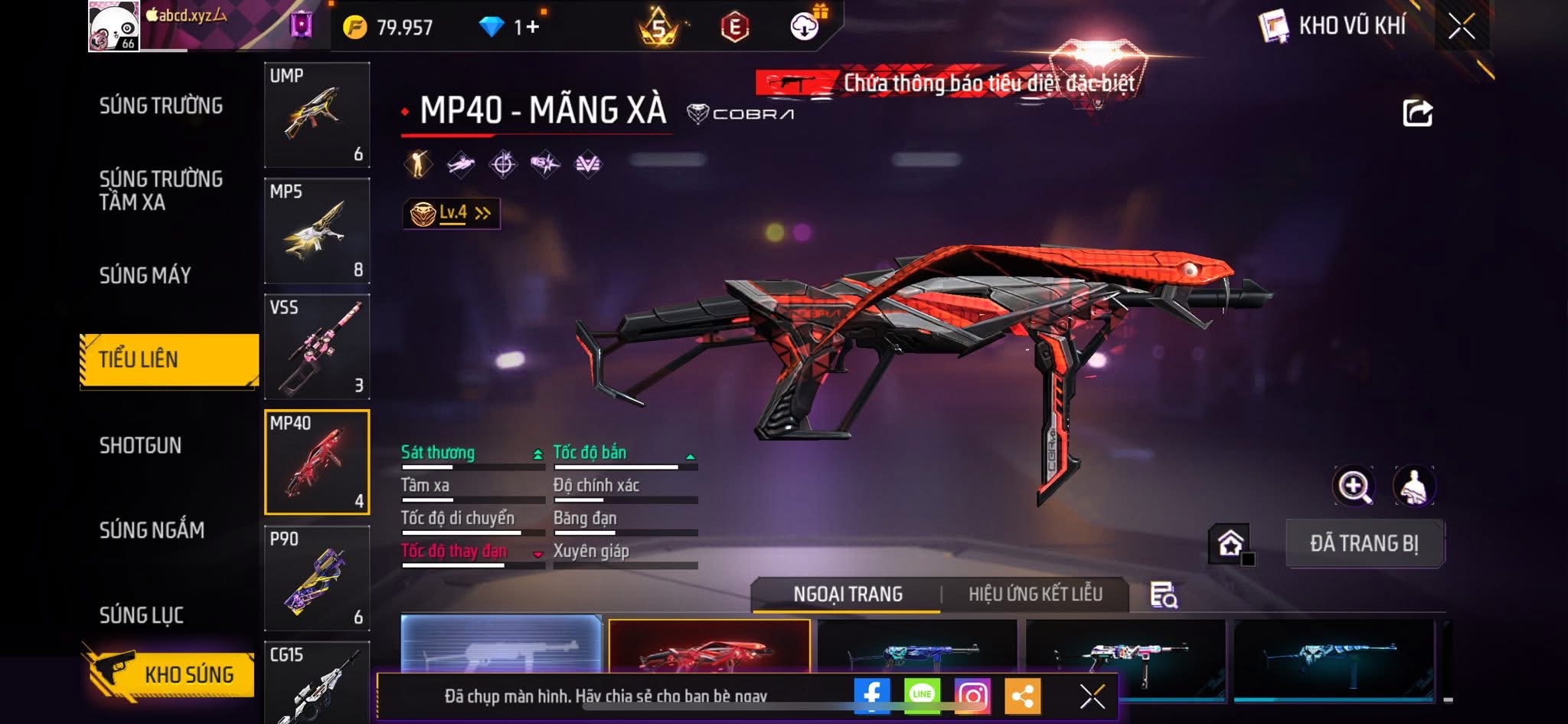
Task: Share the MP40 skin via share icon
Action: pos(1417,113)
